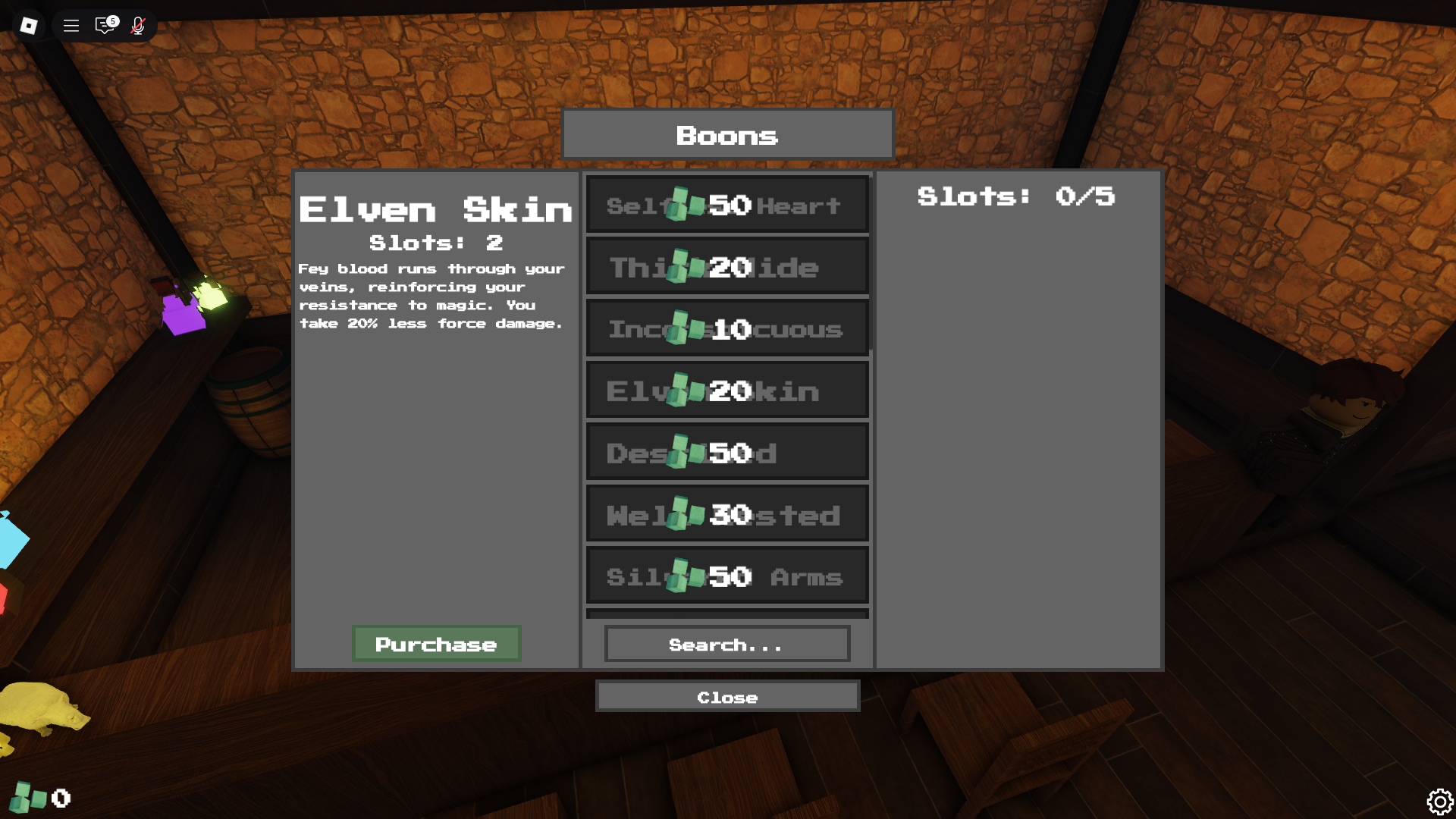Select the Inconspicuous boon
Image resolution: width=1456 pixels, height=819 pixels.
tap(726, 328)
